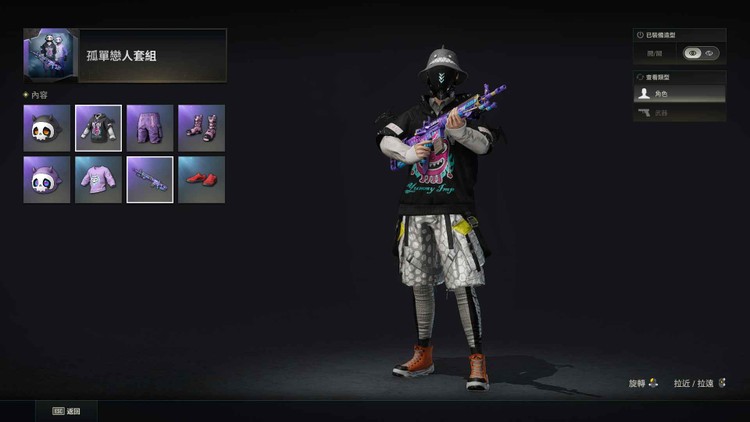Image resolution: width=750 pixels, height=422 pixels.
Task: Switch preview type to weapon (pistol icon)
Action: click(680, 113)
